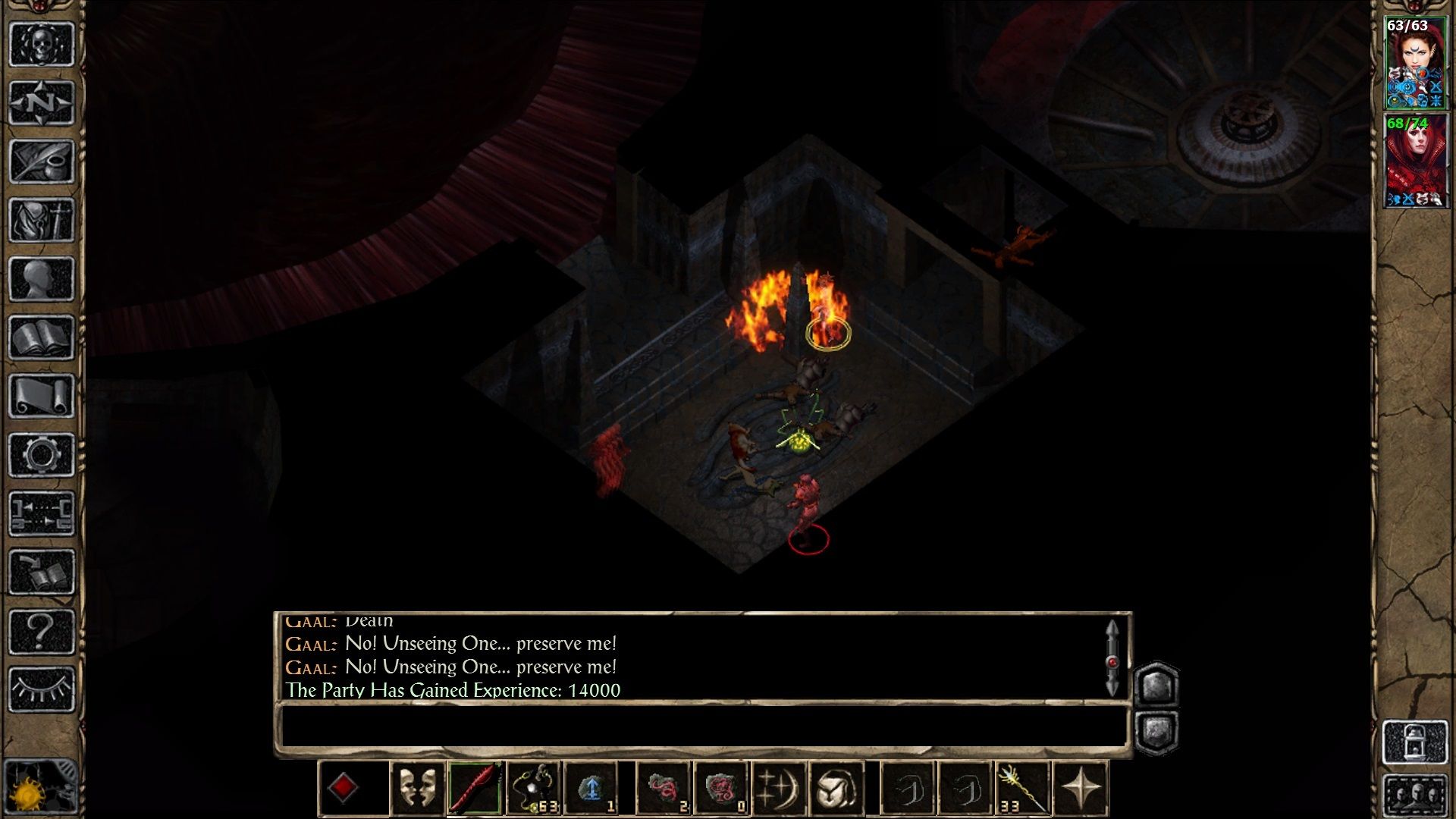Screen dimensions: 1456x819
Task: Select the first portrait with 63/63 health
Action: [1415, 64]
